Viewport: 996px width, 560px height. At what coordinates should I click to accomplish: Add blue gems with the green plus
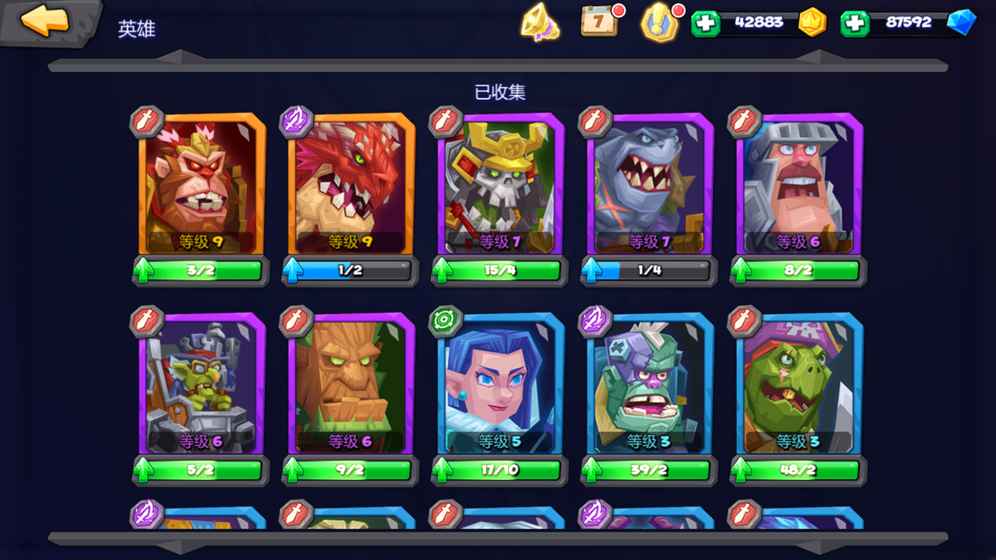point(854,22)
